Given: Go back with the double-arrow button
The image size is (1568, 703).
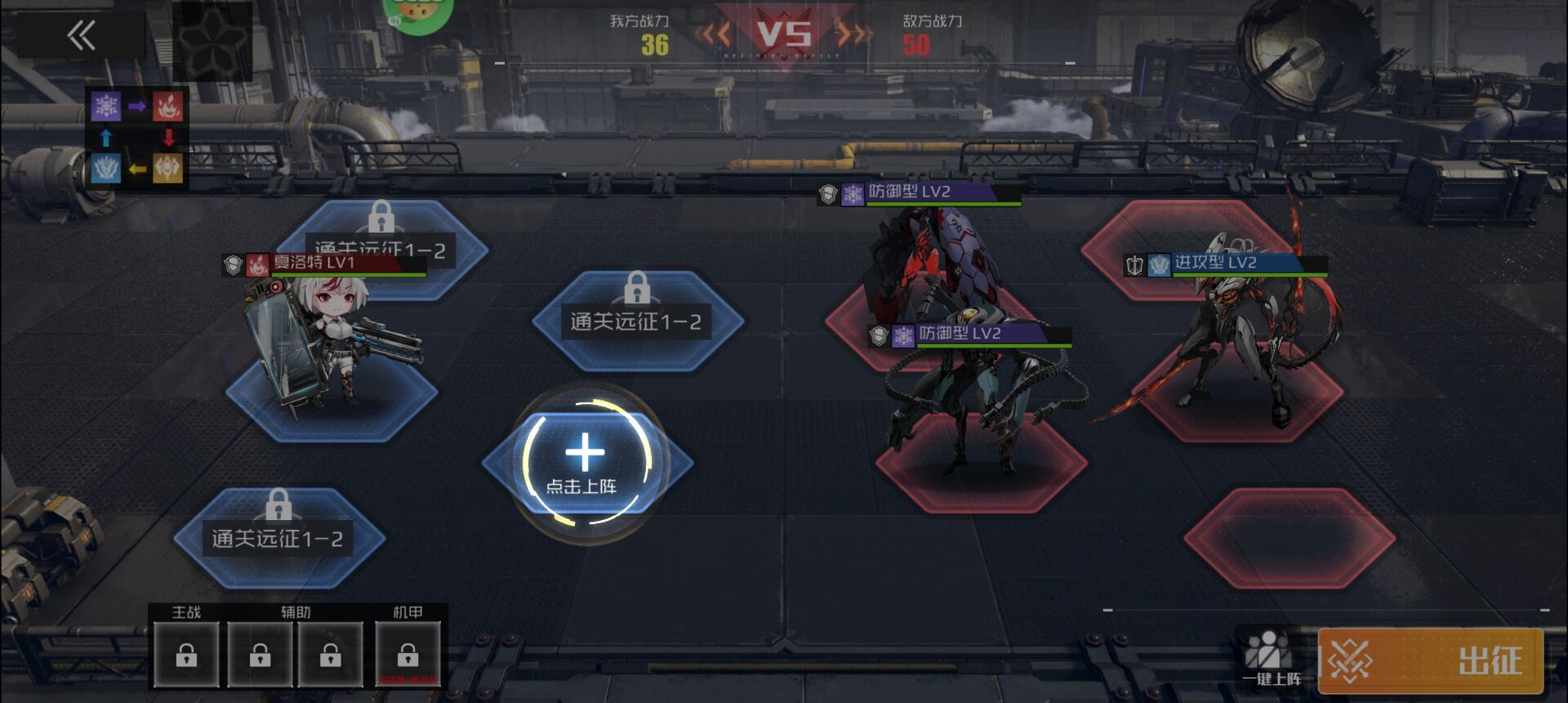Looking at the screenshot, I should tap(81, 35).
